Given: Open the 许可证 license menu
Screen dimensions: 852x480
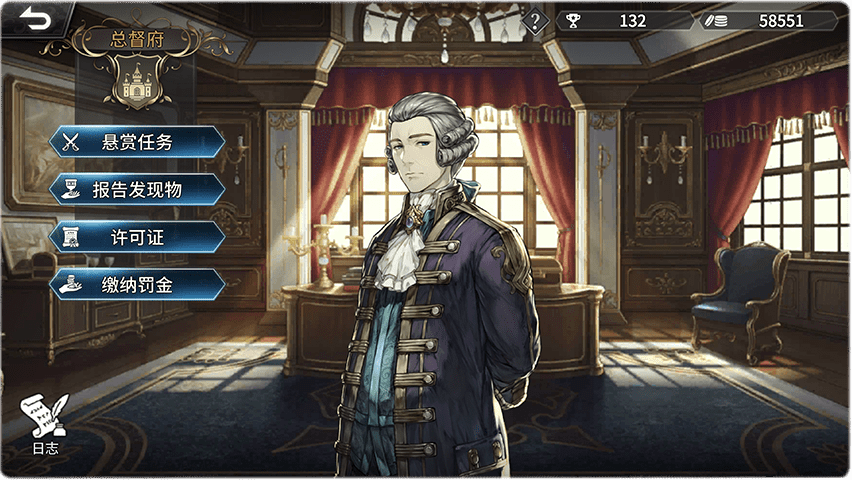Looking at the screenshot, I should pos(137,237).
